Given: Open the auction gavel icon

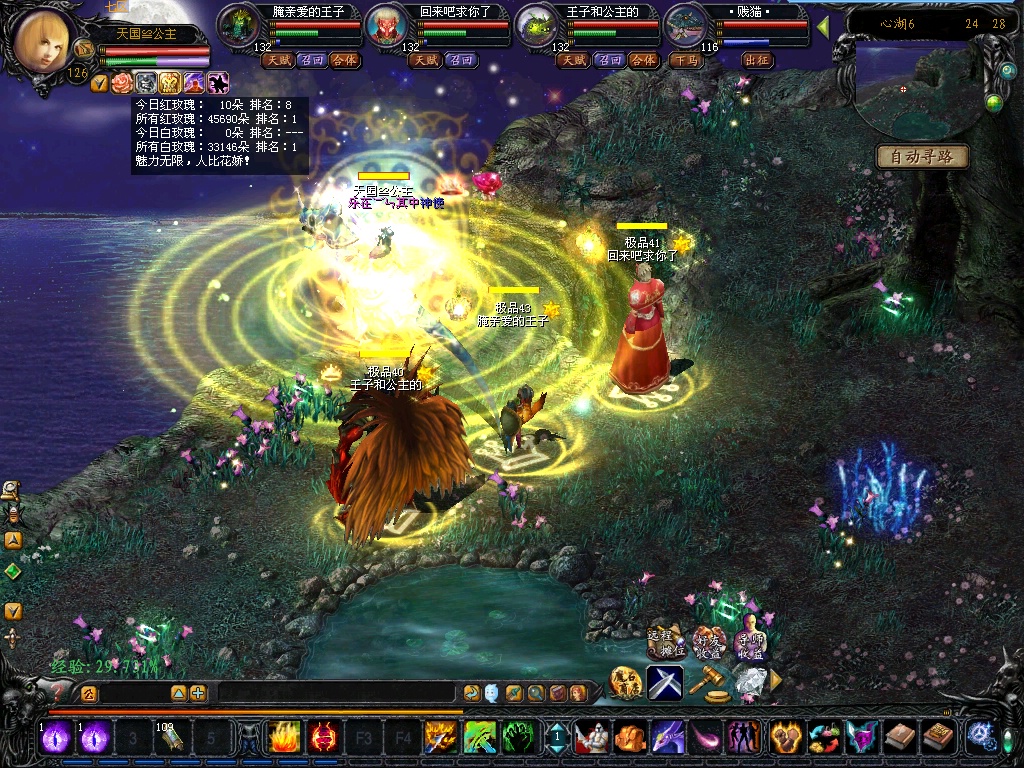Looking at the screenshot, I should click(706, 683).
